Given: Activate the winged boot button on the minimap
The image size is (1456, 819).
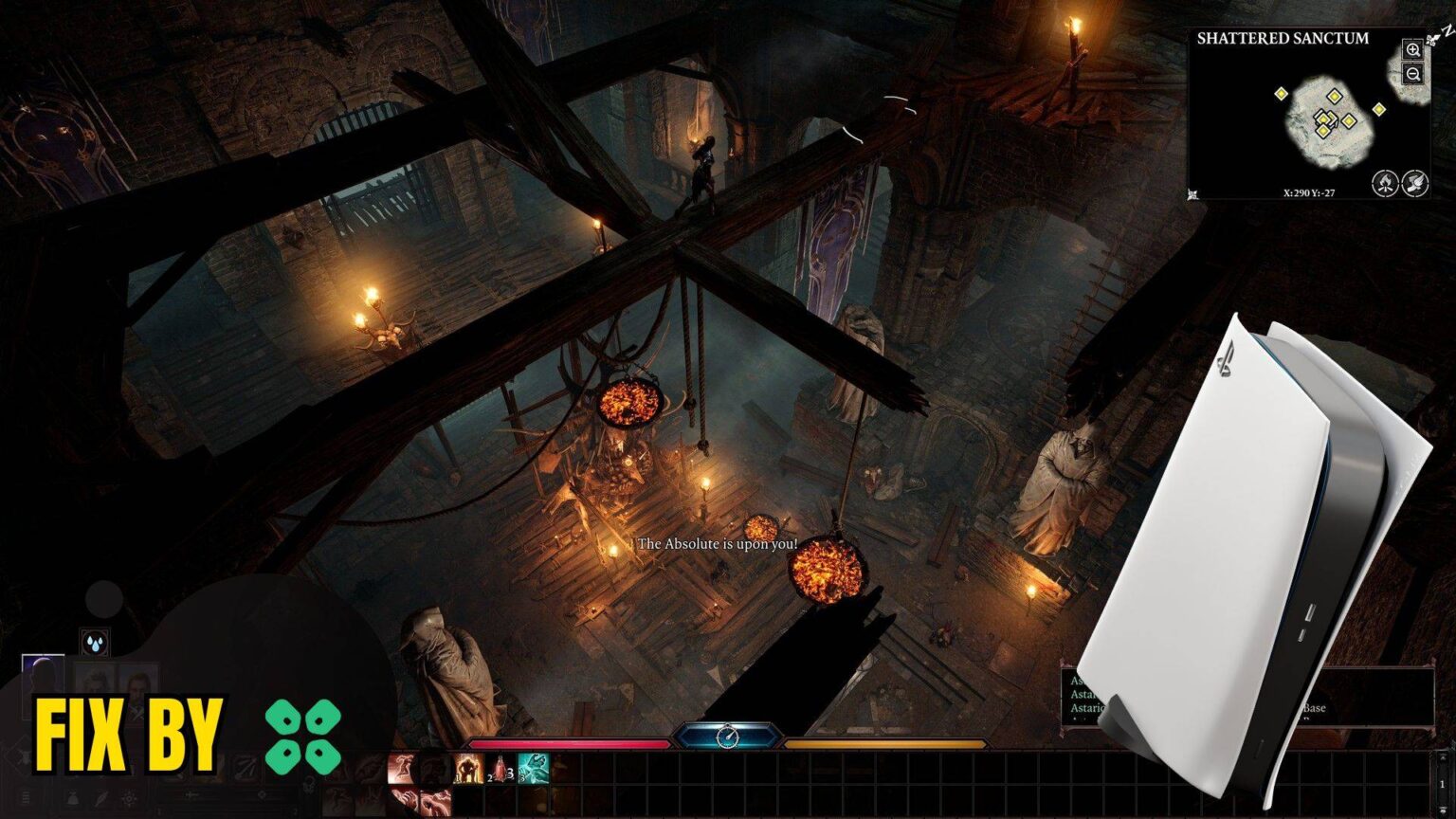Looking at the screenshot, I should 1414,182.
